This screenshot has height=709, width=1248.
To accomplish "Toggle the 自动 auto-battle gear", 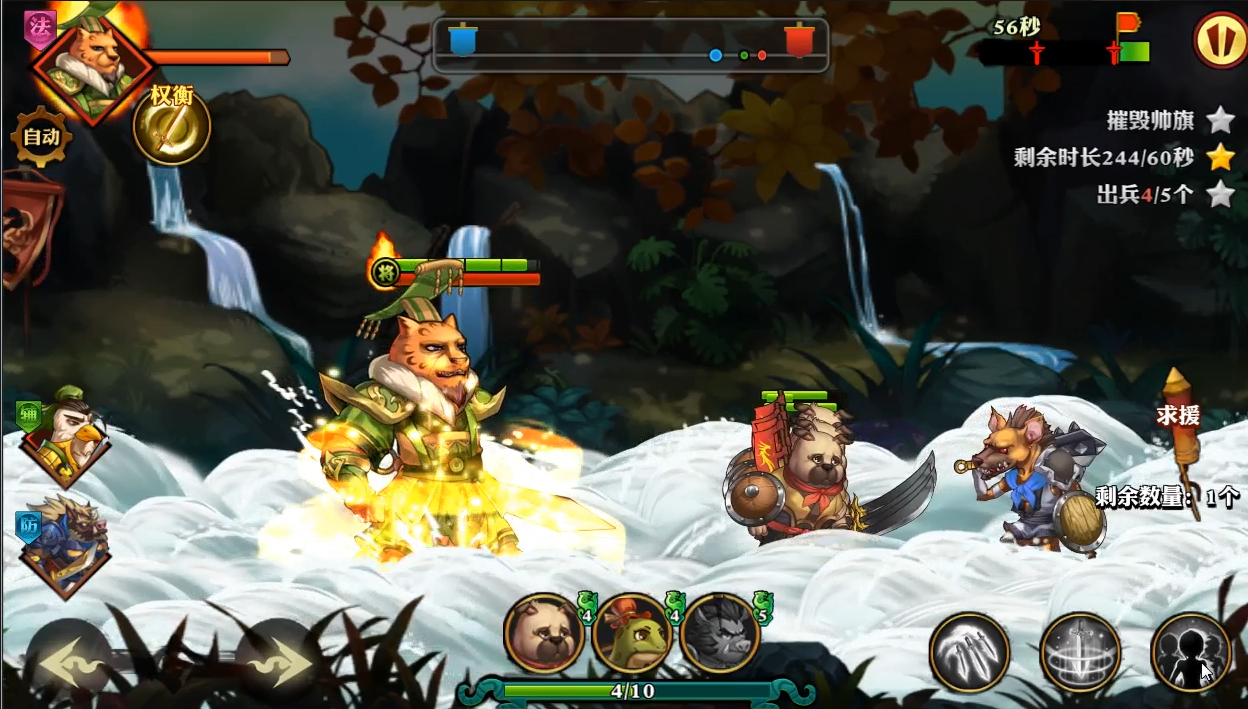I will coord(41,137).
